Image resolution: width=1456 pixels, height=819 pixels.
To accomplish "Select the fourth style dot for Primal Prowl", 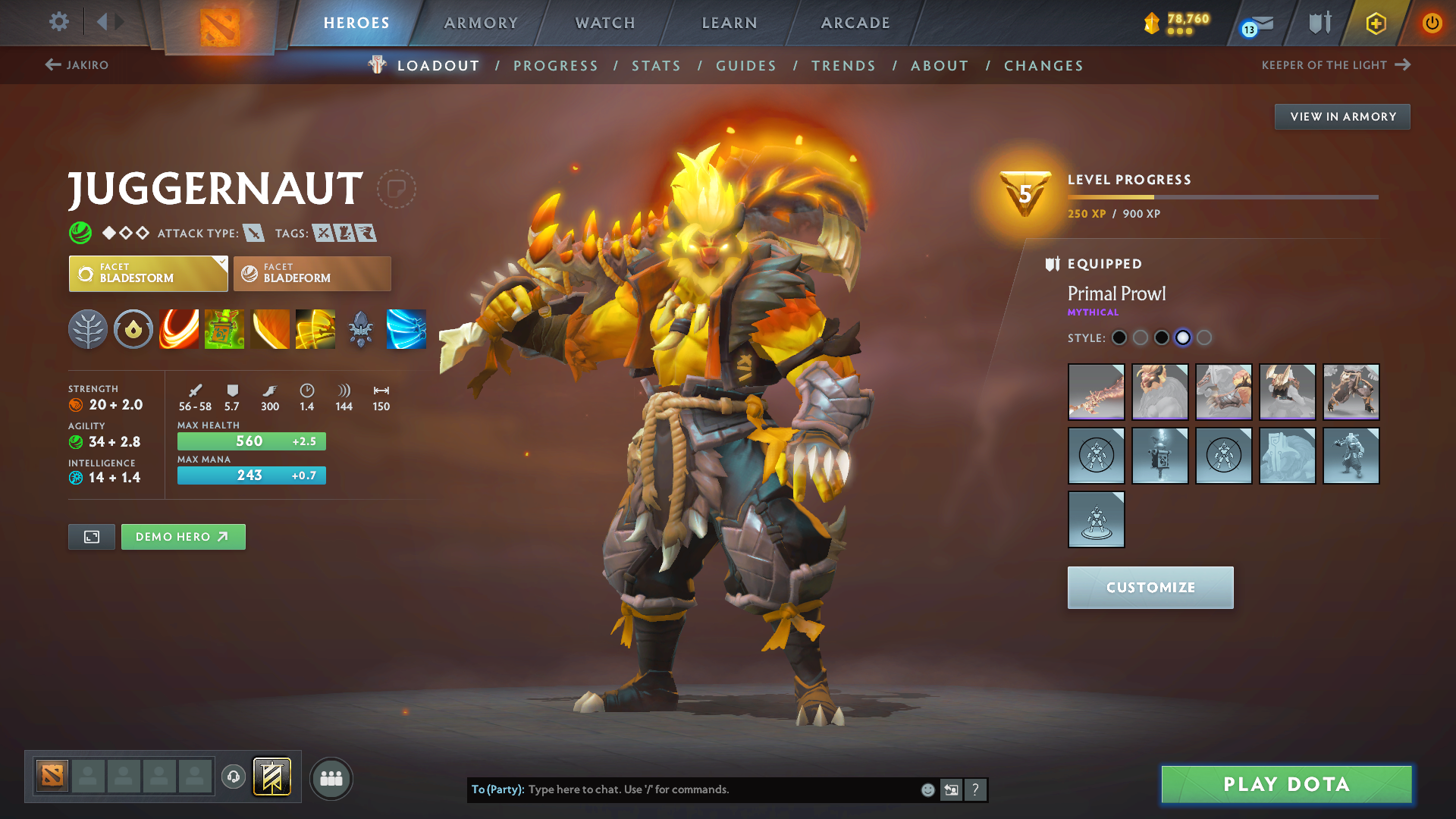I will 1183,337.
